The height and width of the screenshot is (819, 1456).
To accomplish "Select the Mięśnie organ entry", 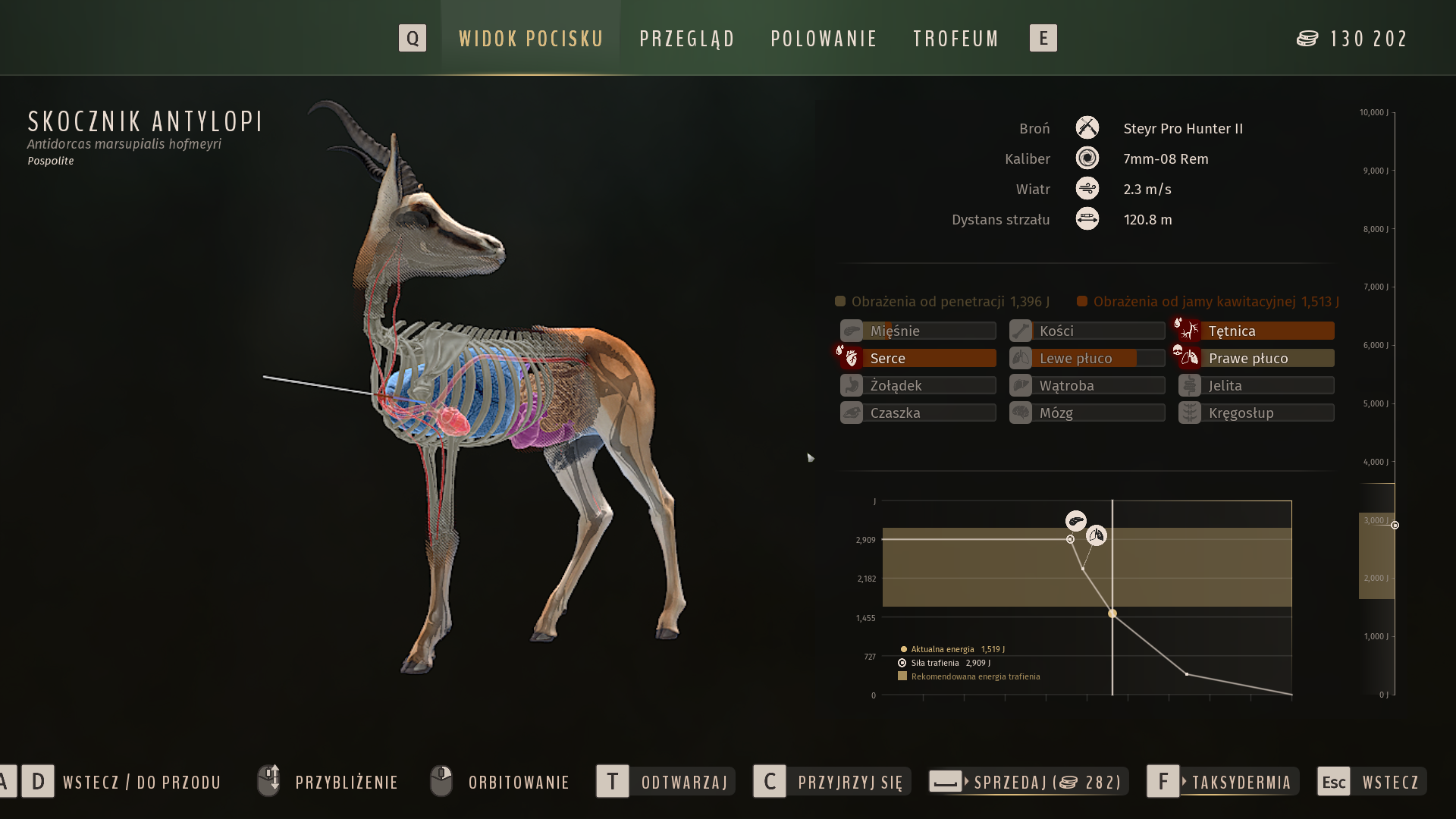I will 918,331.
